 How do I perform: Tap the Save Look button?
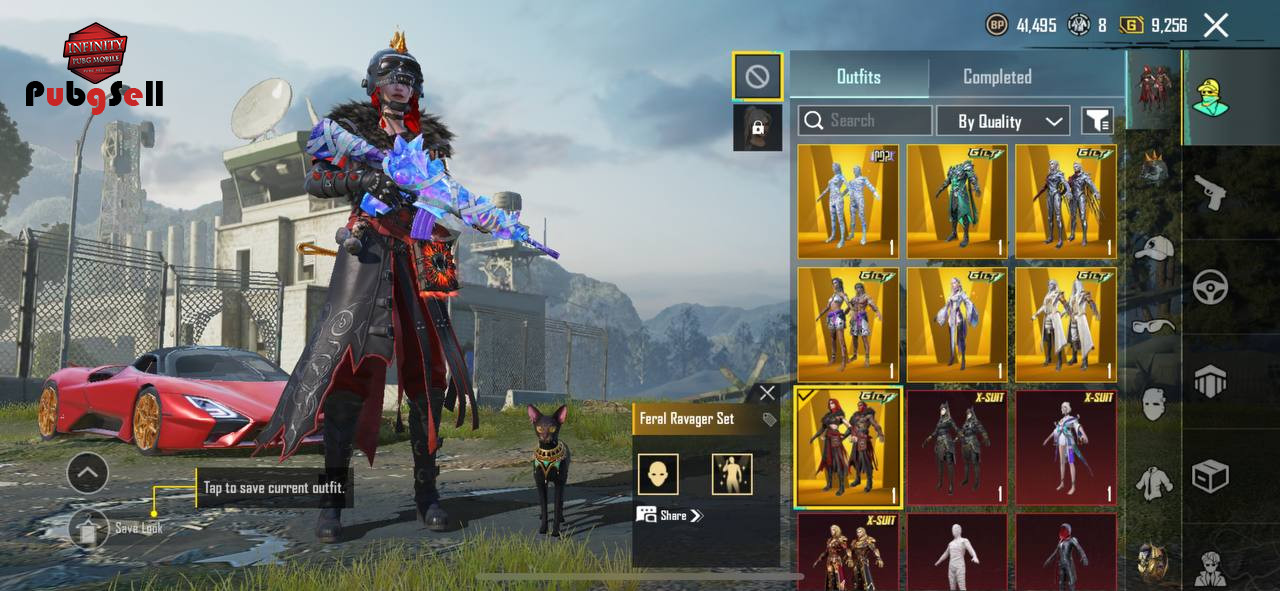click(89, 527)
